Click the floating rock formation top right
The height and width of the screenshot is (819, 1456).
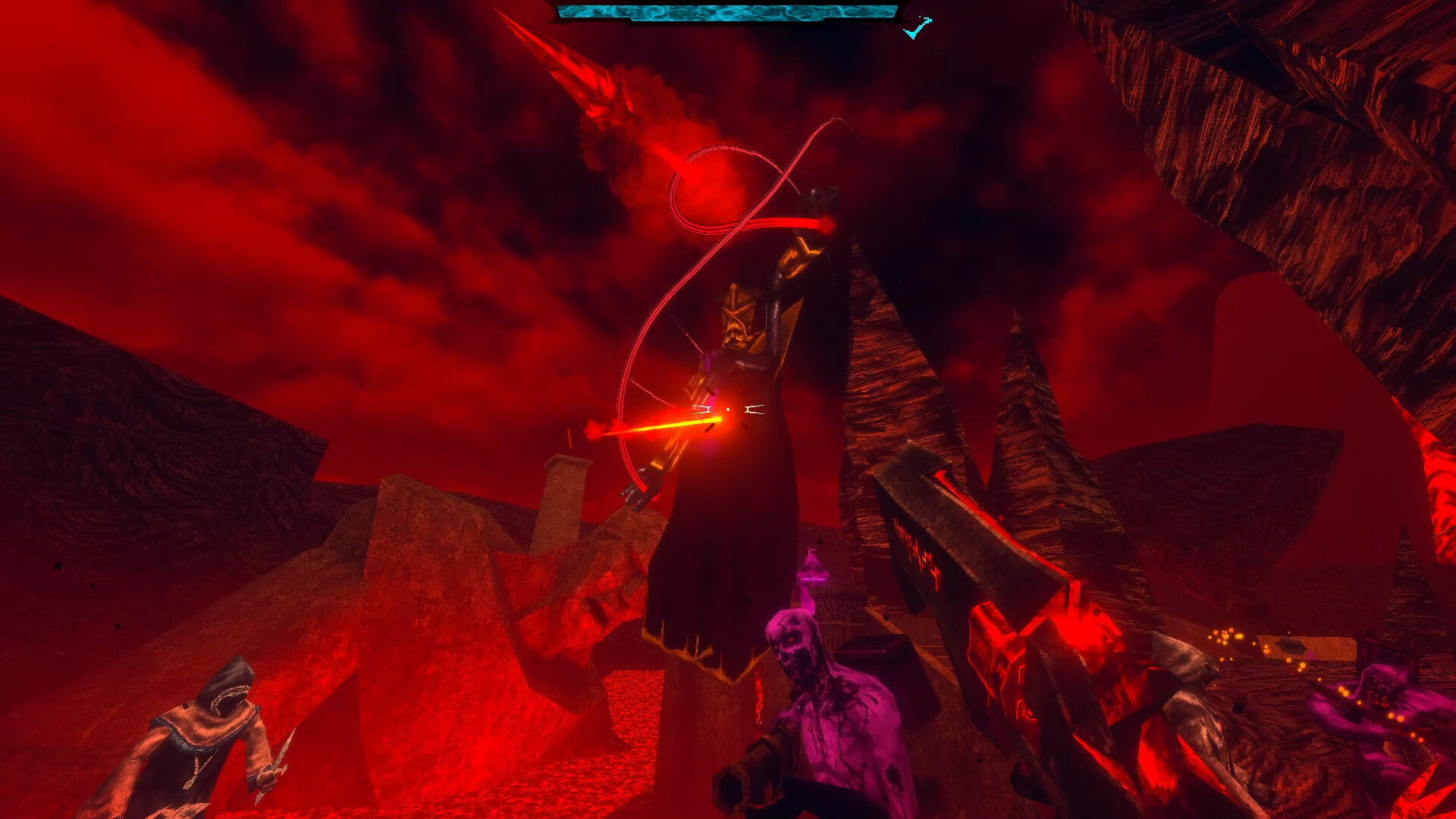pos(1289,114)
